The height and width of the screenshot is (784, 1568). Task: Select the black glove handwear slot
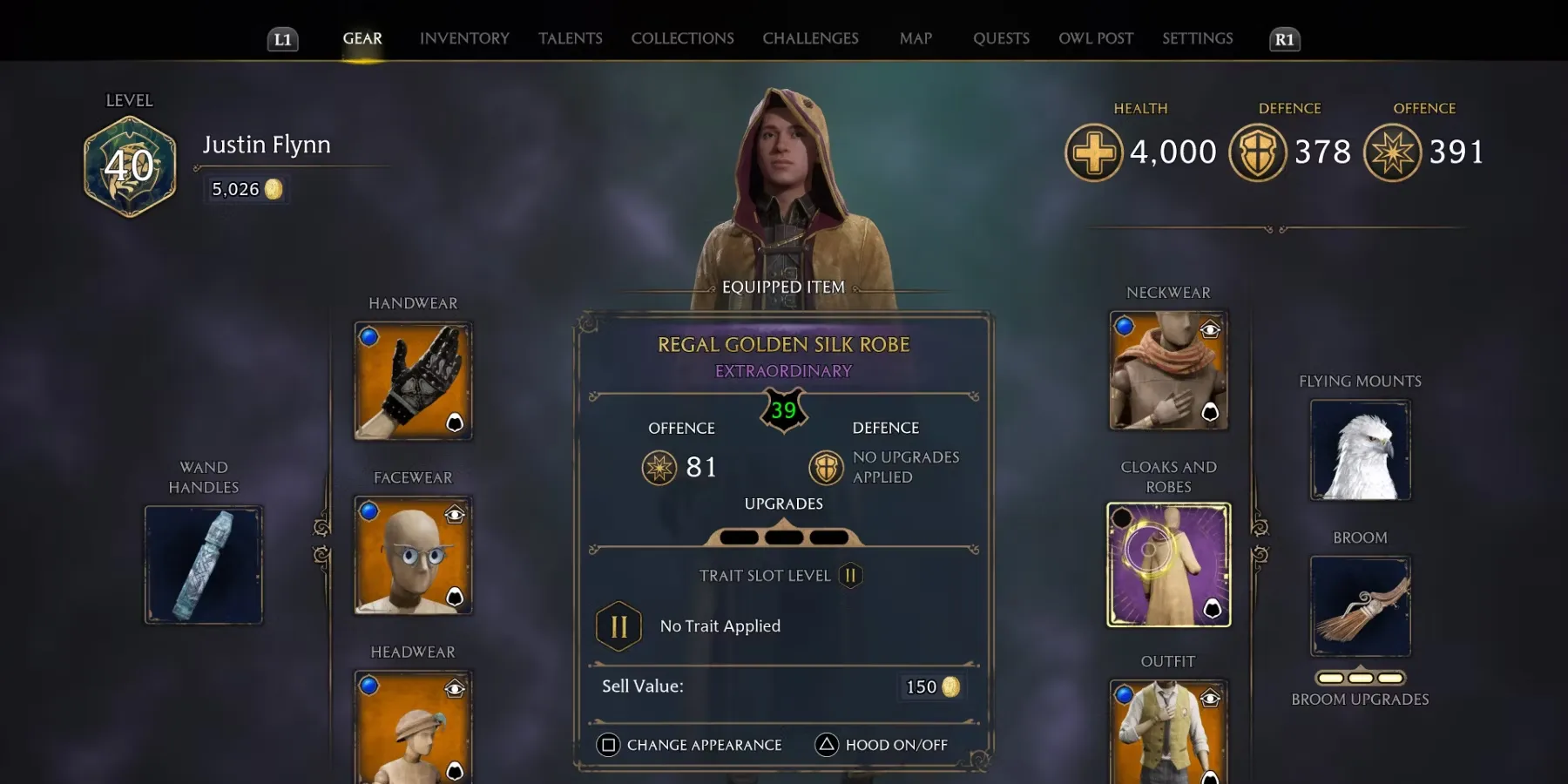point(413,381)
